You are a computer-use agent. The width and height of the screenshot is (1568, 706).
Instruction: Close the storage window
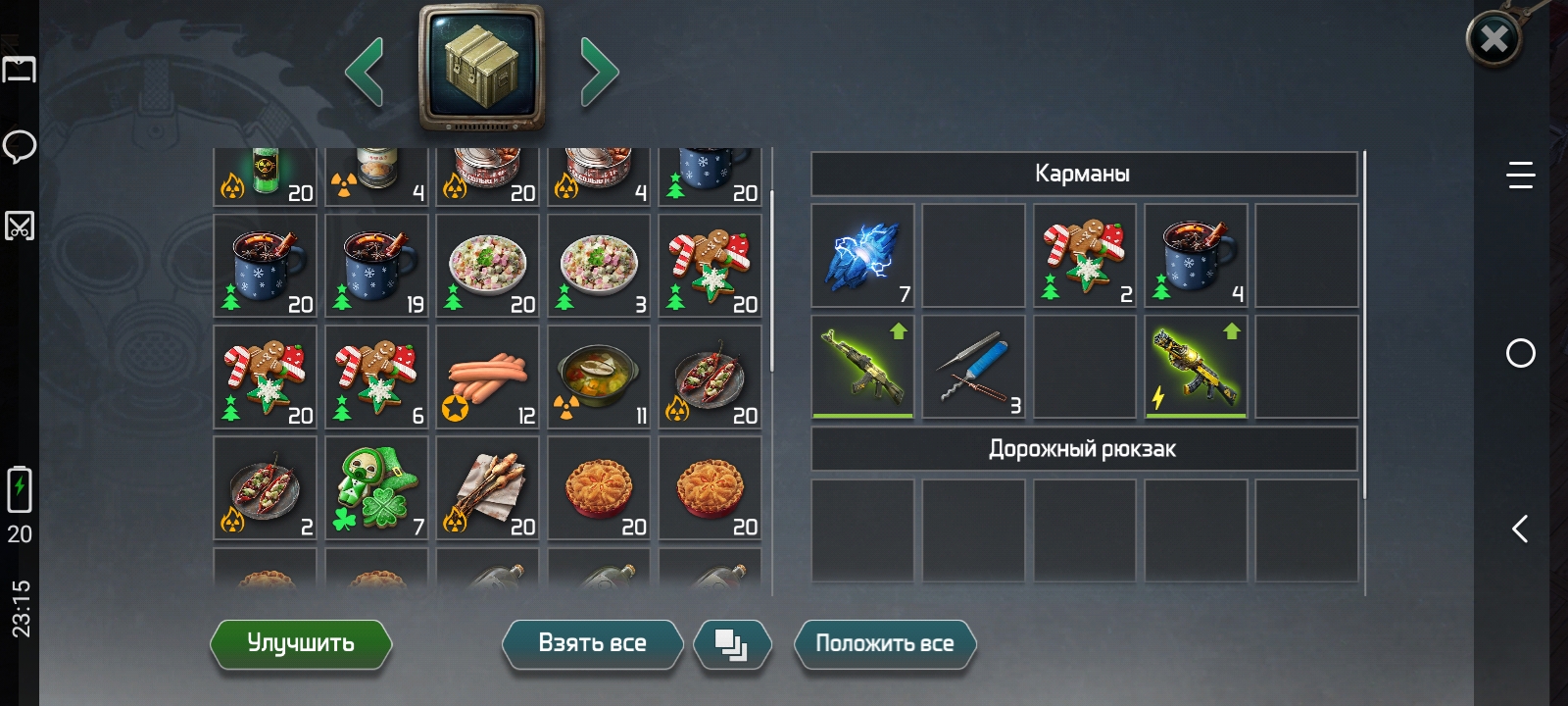[1493, 39]
